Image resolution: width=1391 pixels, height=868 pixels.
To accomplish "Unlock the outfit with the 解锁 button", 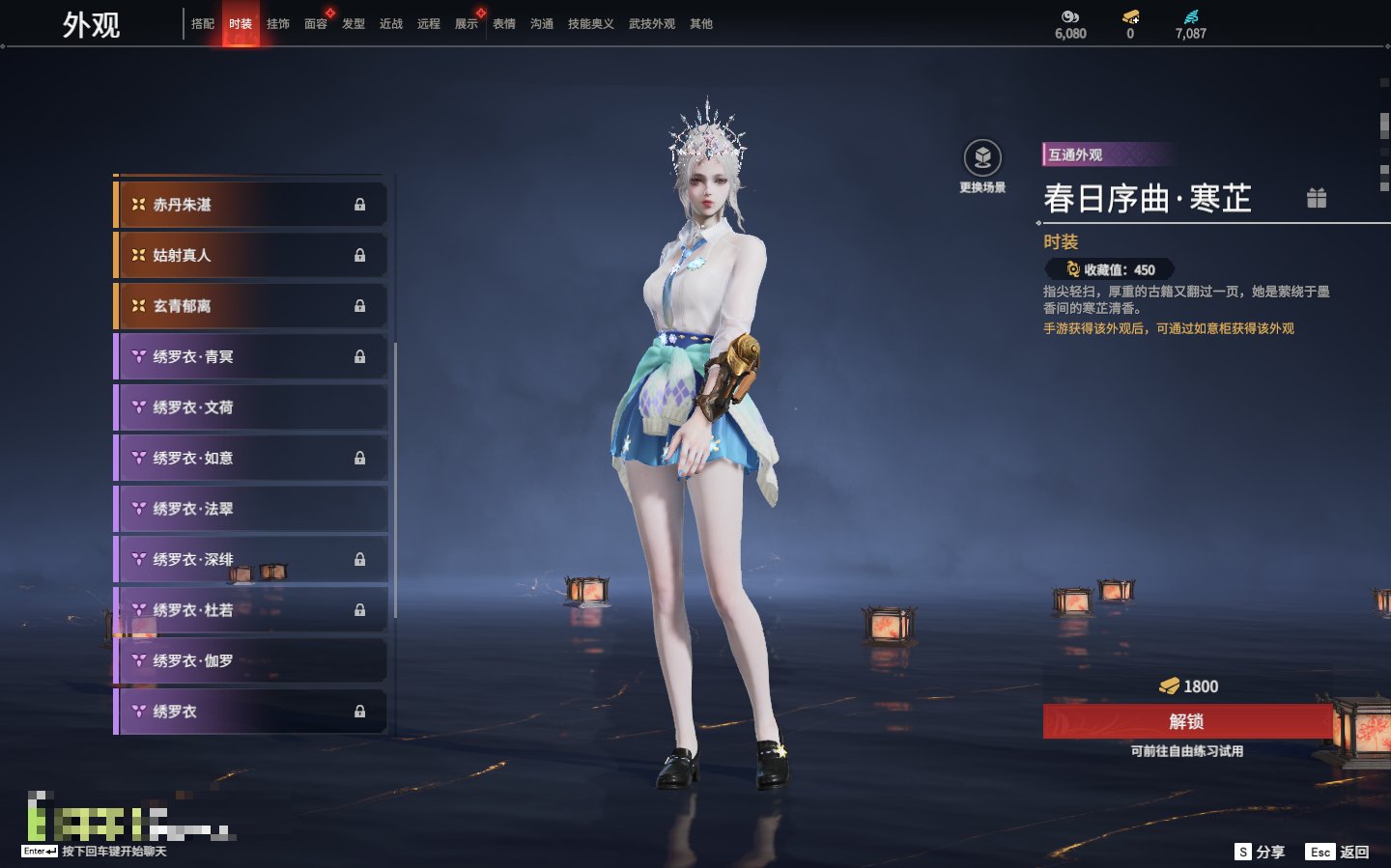I will coord(1187,721).
